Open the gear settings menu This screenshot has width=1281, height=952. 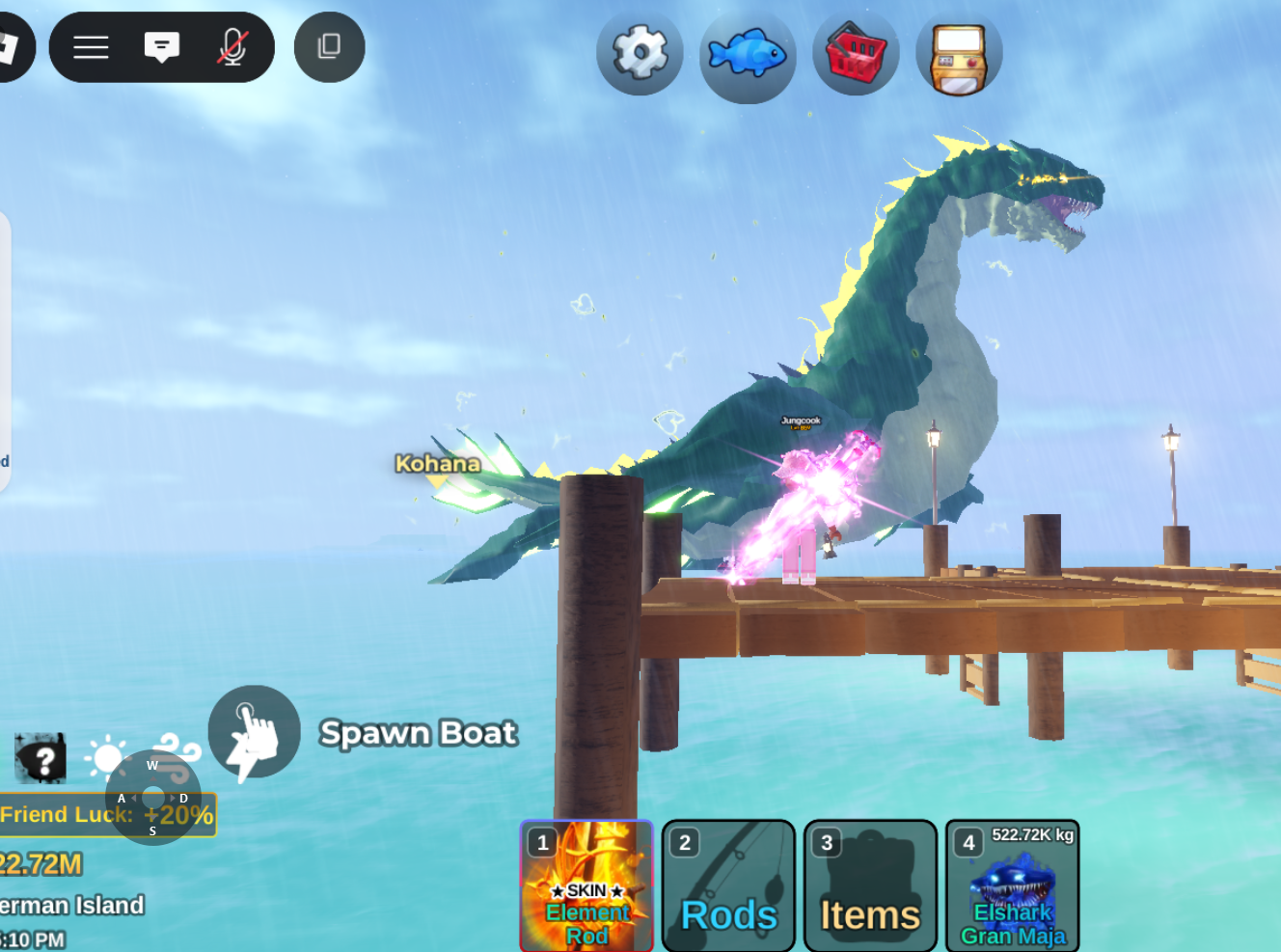tap(640, 52)
